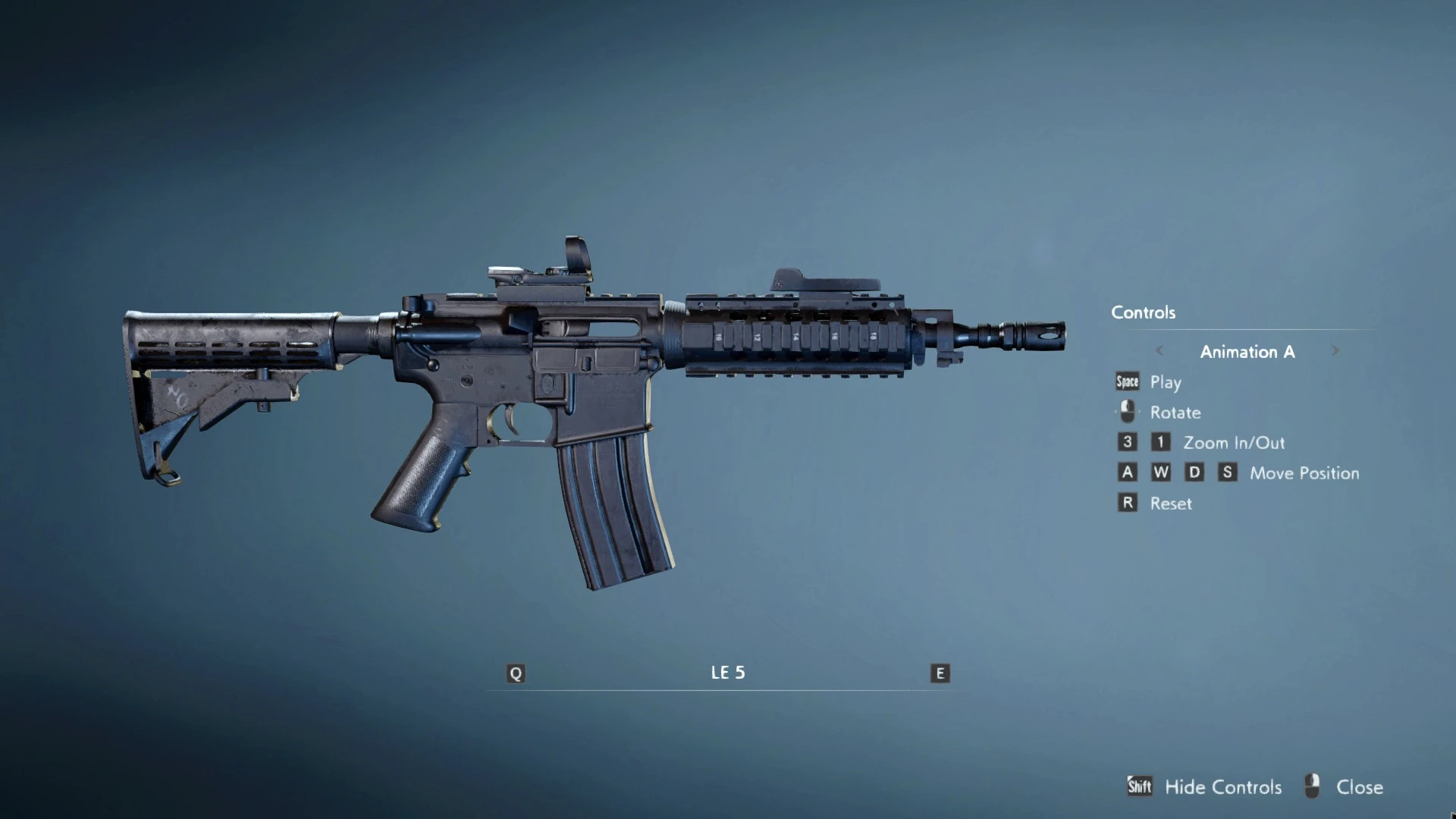Select the E button to cycle weapons forward

coord(939,672)
